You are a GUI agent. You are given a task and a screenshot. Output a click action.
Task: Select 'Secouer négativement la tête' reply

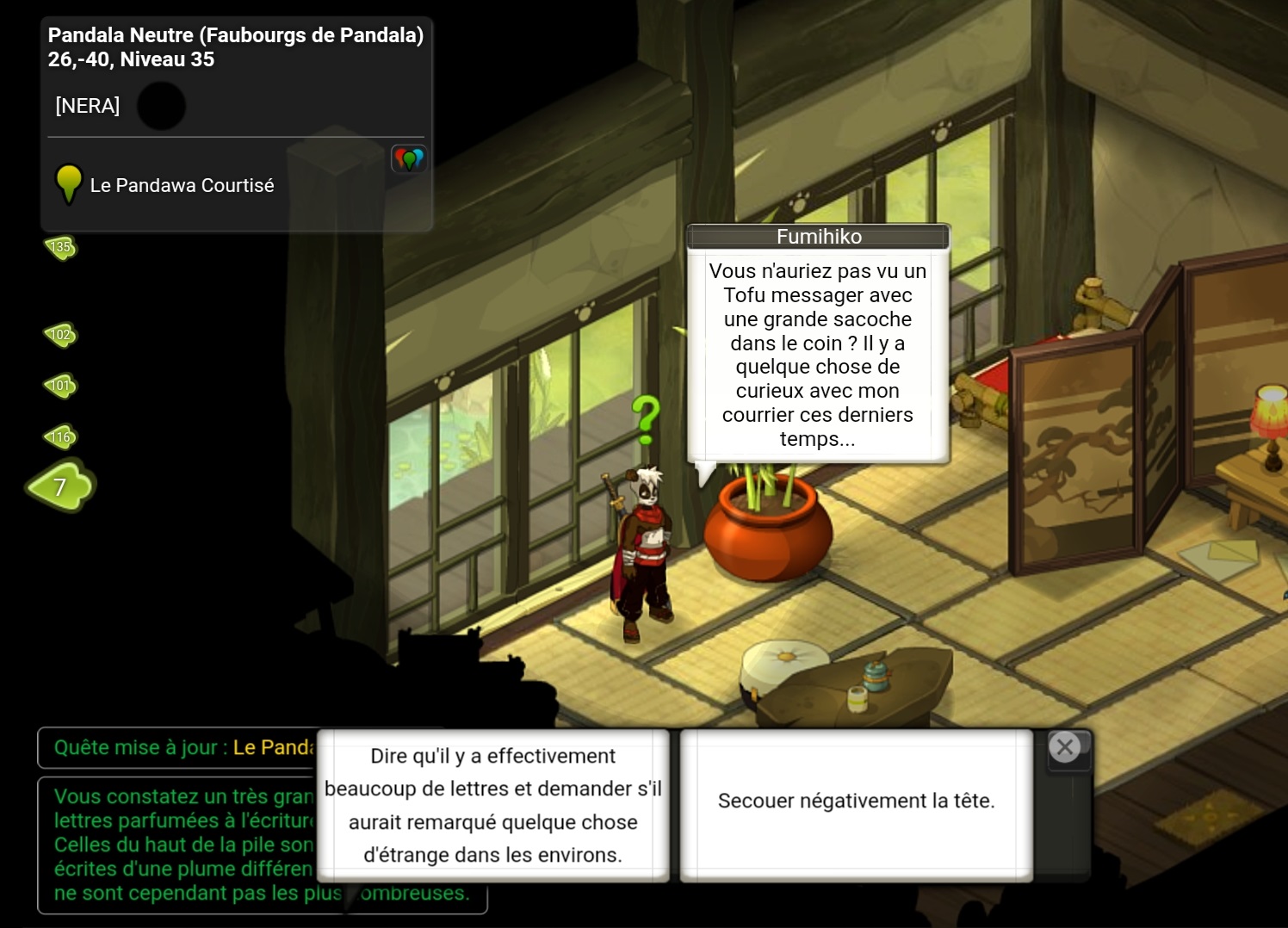tap(856, 801)
